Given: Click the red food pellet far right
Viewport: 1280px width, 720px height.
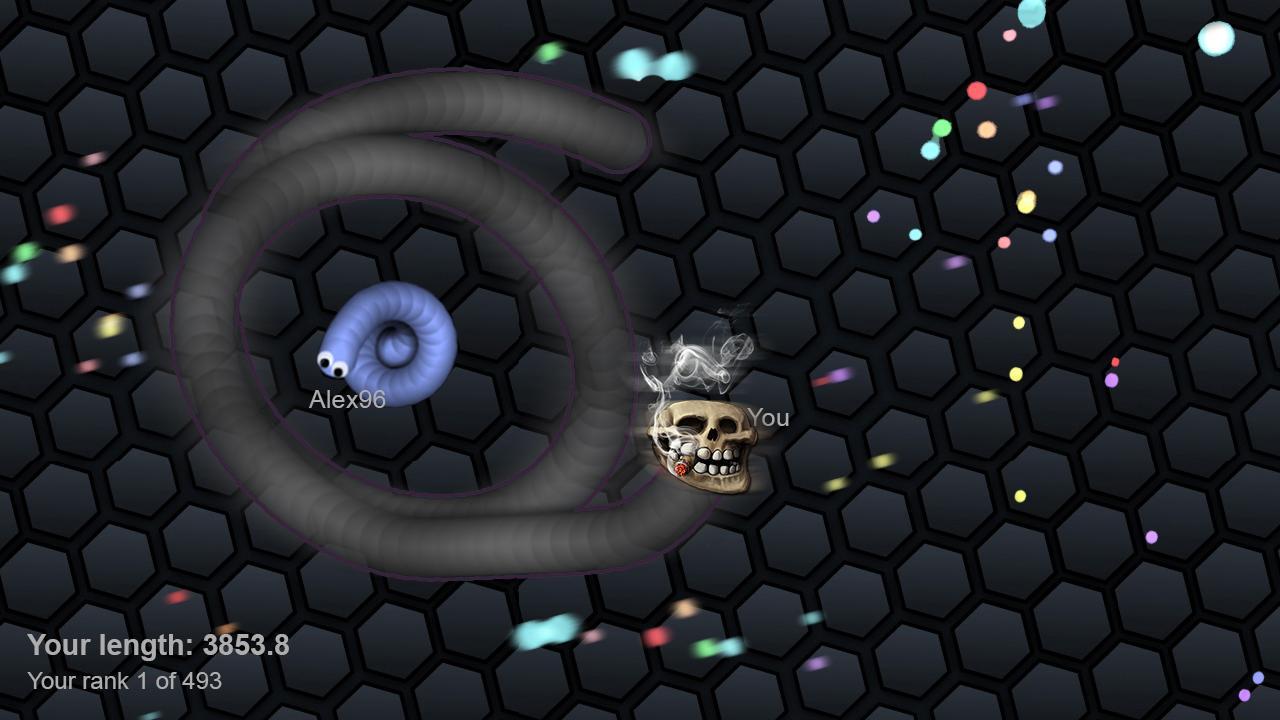Looking at the screenshot, I should click(1115, 362).
